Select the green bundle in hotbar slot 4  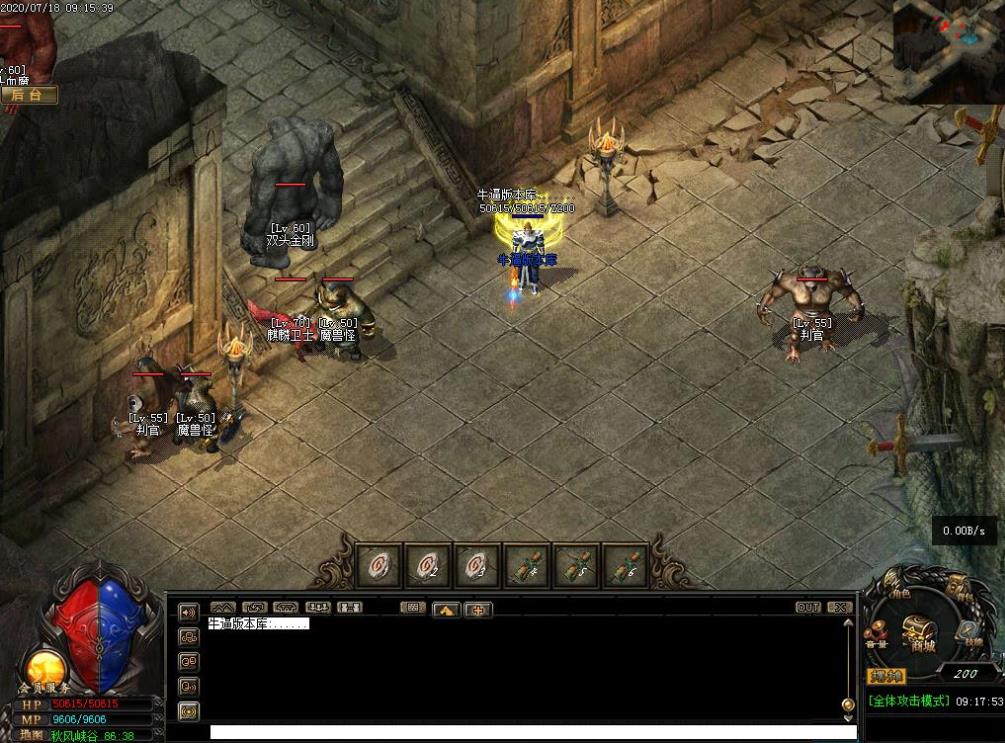point(527,566)
